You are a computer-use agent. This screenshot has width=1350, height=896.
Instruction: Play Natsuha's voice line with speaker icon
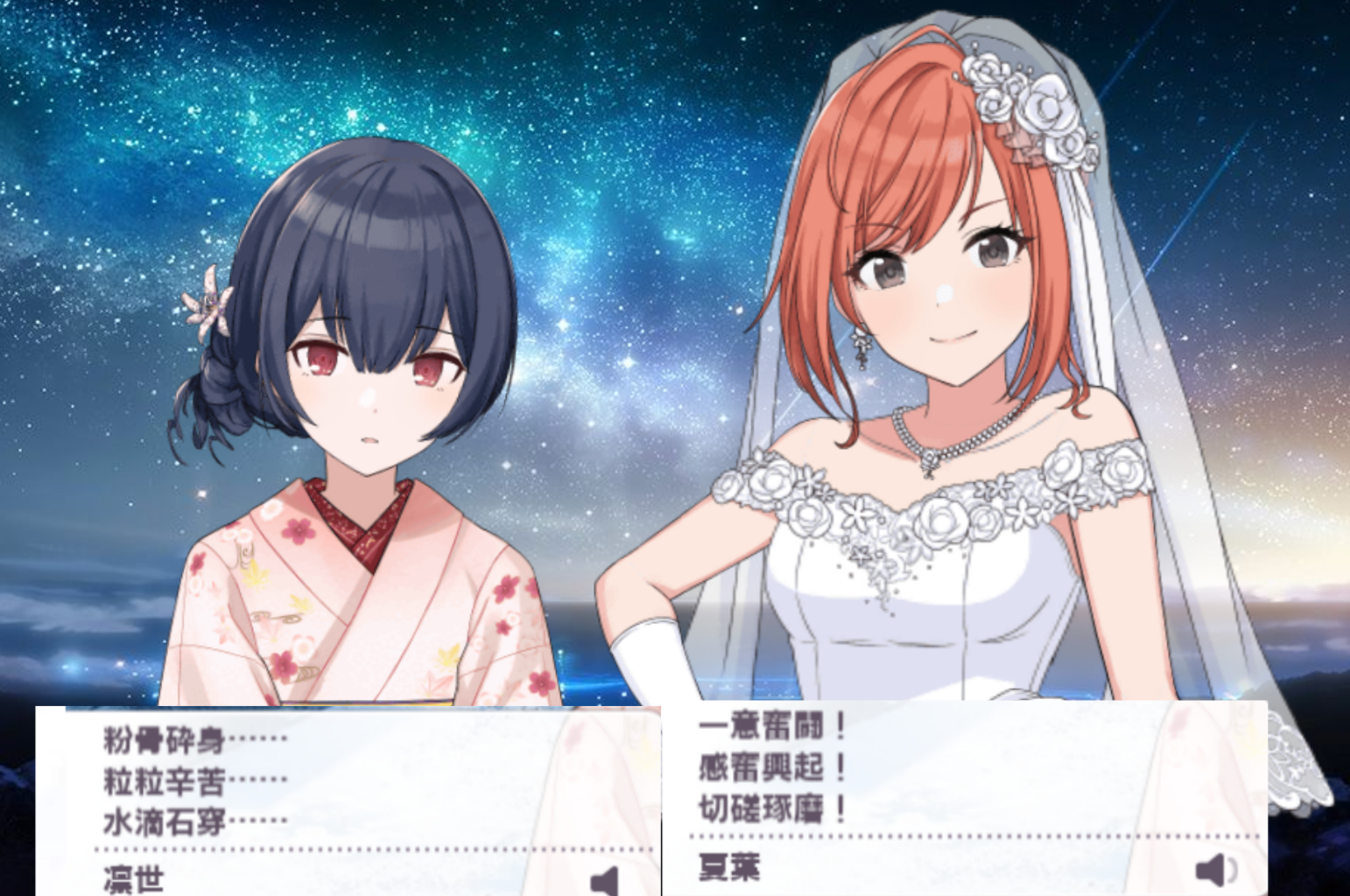1215,870
